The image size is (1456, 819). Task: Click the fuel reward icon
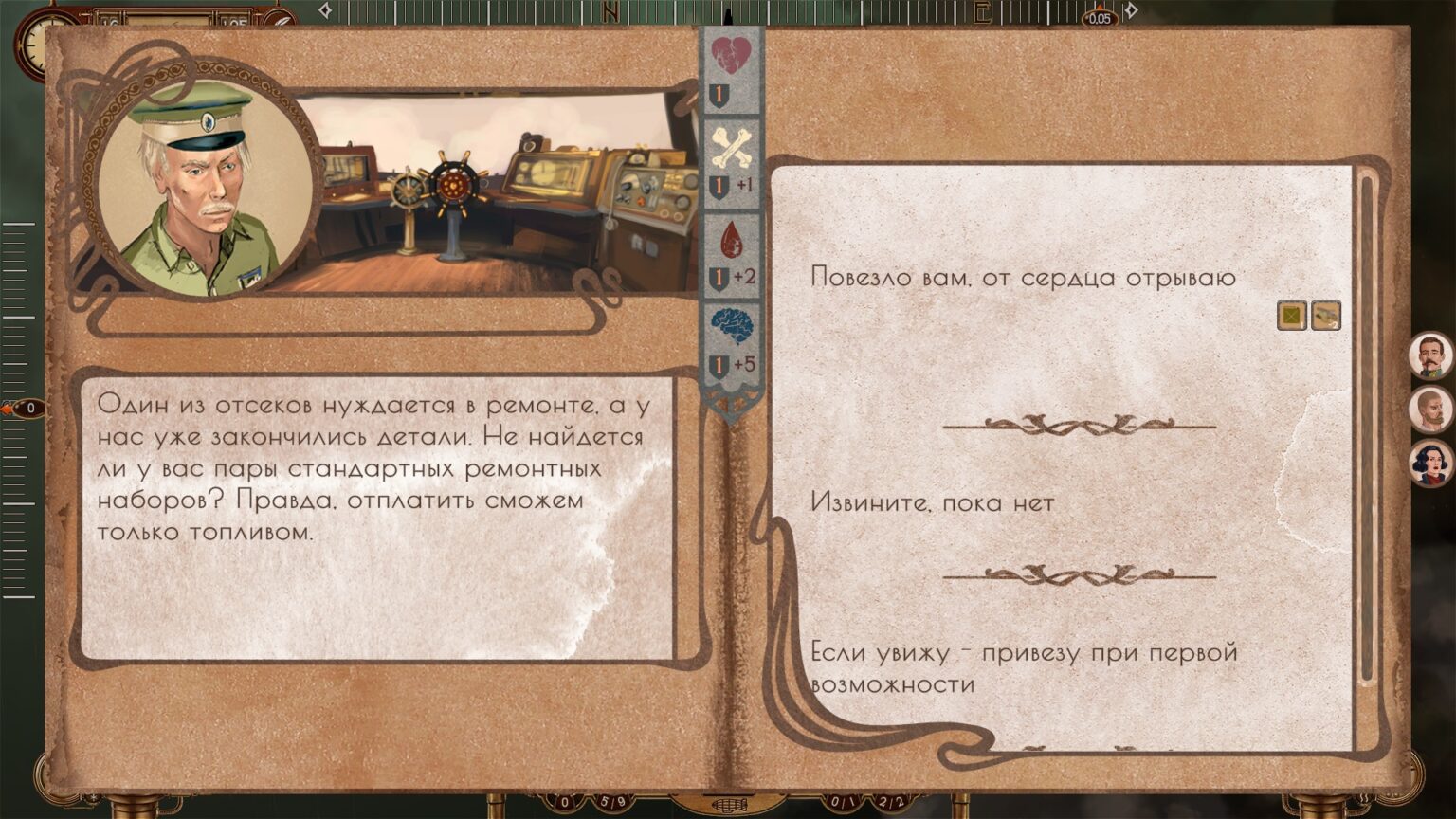[1325, 315]
